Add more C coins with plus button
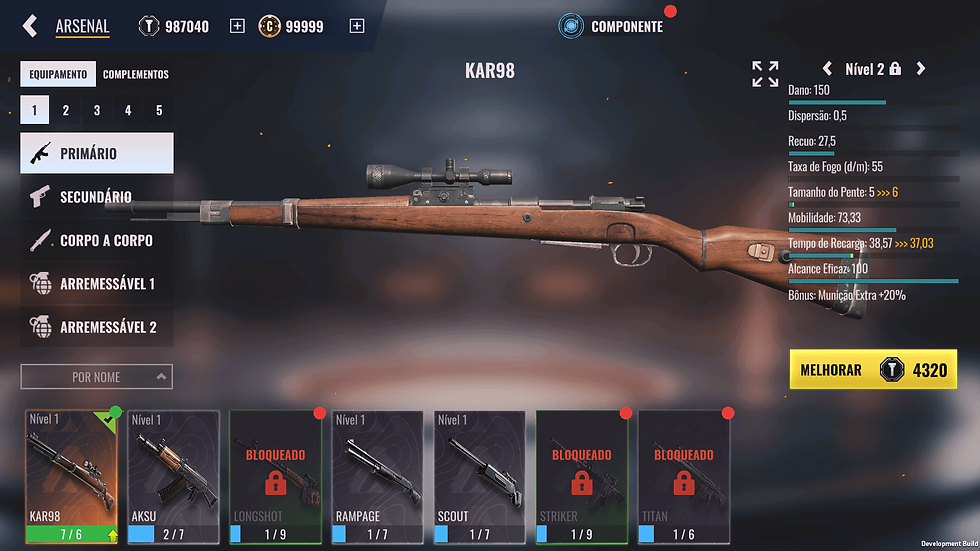The width and height of the screenshot is (980, 551). (357, 26)
